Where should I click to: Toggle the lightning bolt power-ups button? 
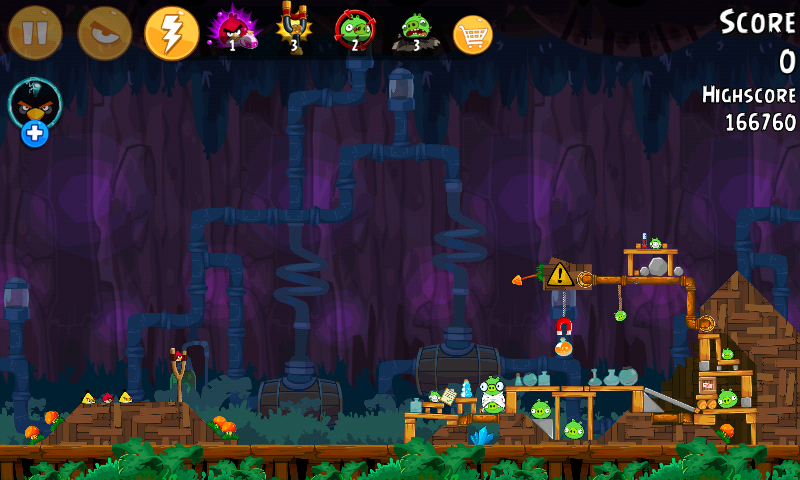[x=172, y=32]
